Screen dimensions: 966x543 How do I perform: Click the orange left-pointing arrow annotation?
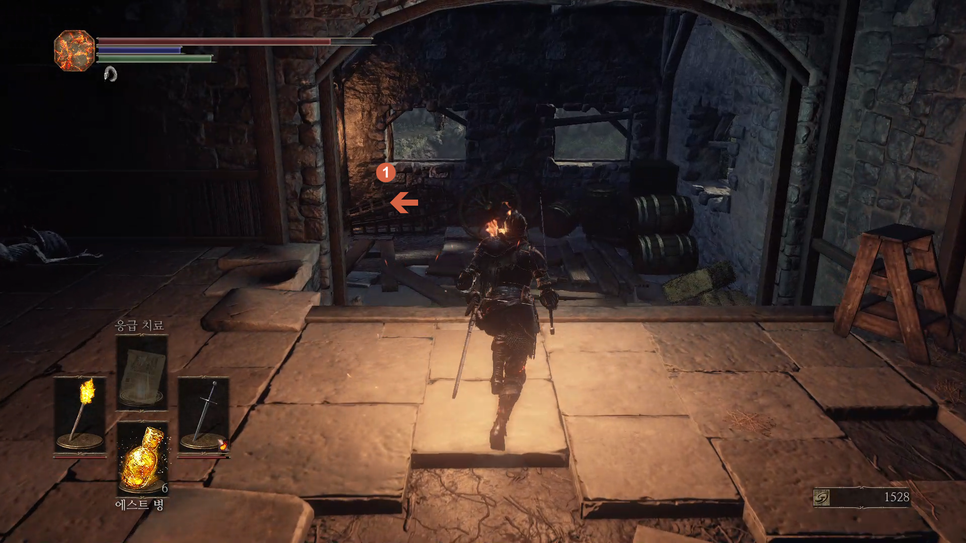404,203
